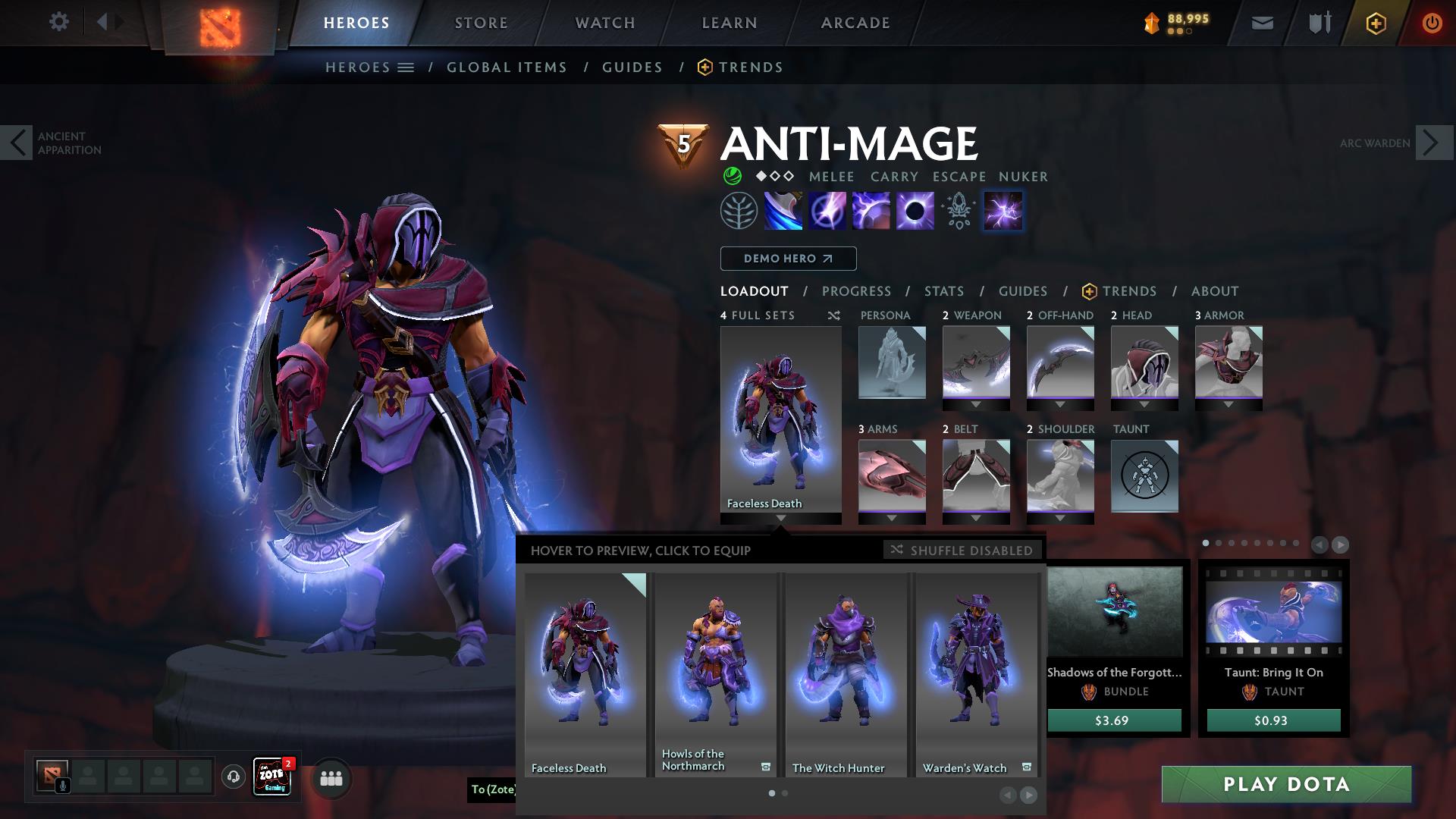
Task: Expand the Weapon slot dropdown arrow
Action: pos(975,403)
